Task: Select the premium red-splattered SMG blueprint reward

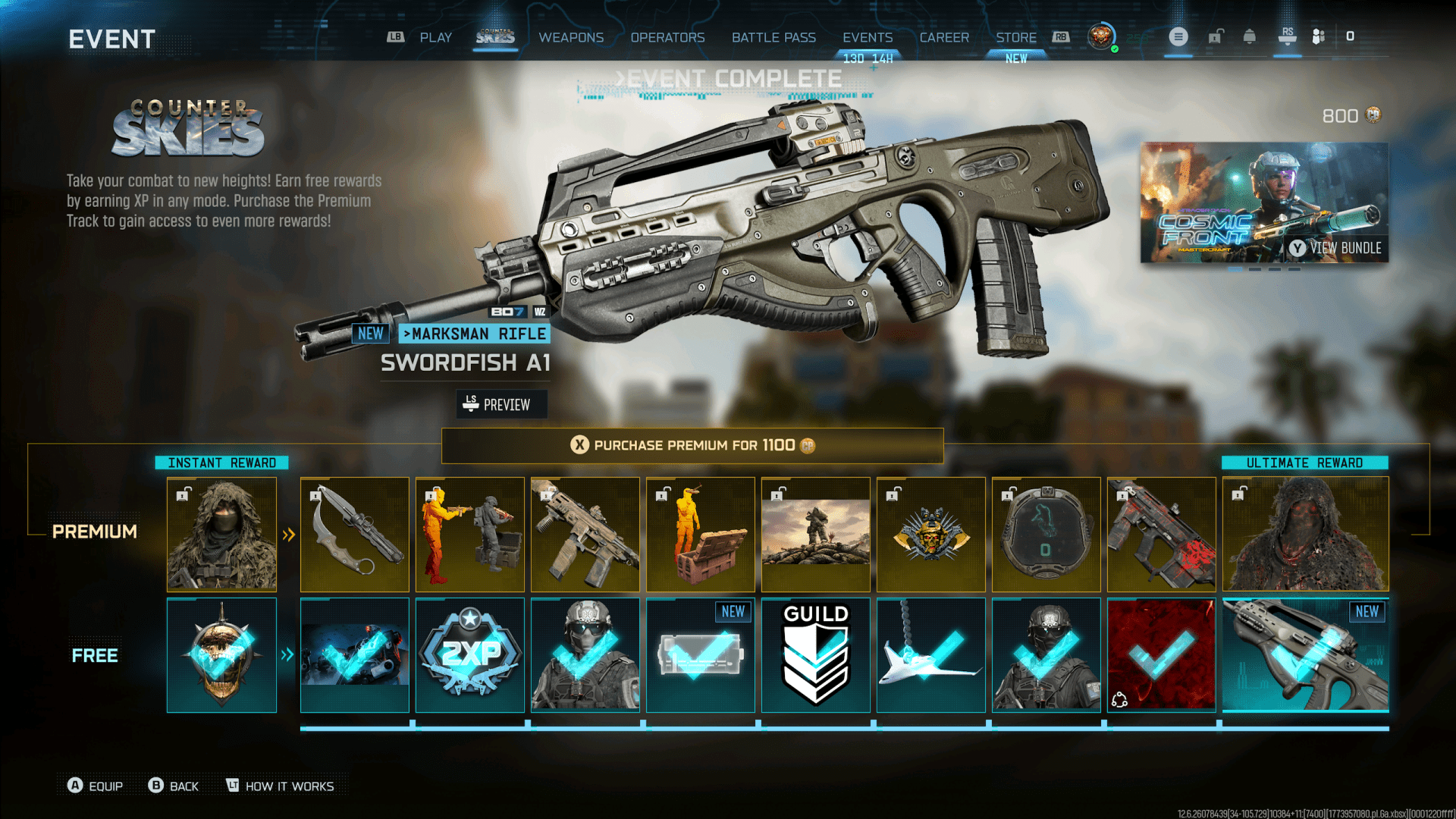Action: point(1161,534)
